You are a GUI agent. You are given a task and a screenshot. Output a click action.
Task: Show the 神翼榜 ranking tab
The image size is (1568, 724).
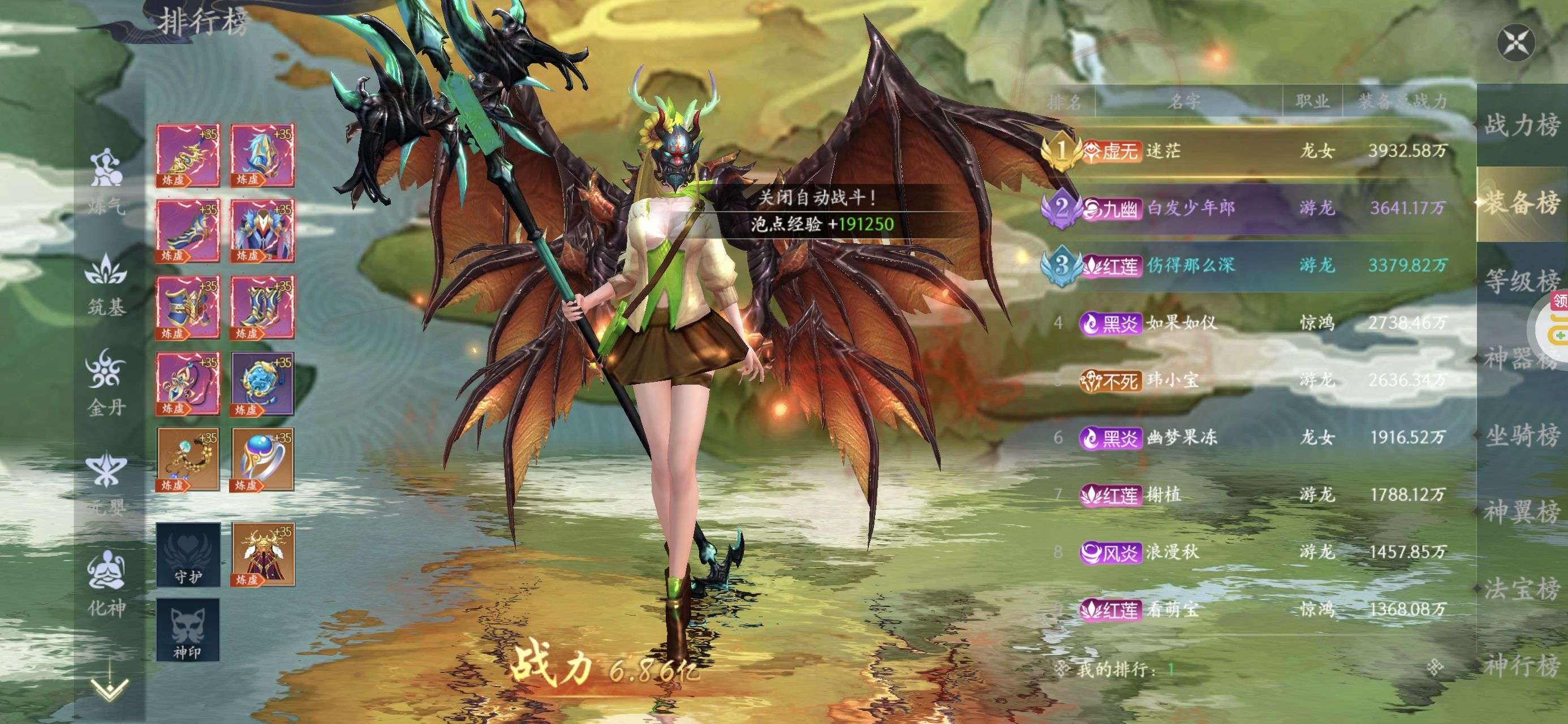(x=1521, y=511)
